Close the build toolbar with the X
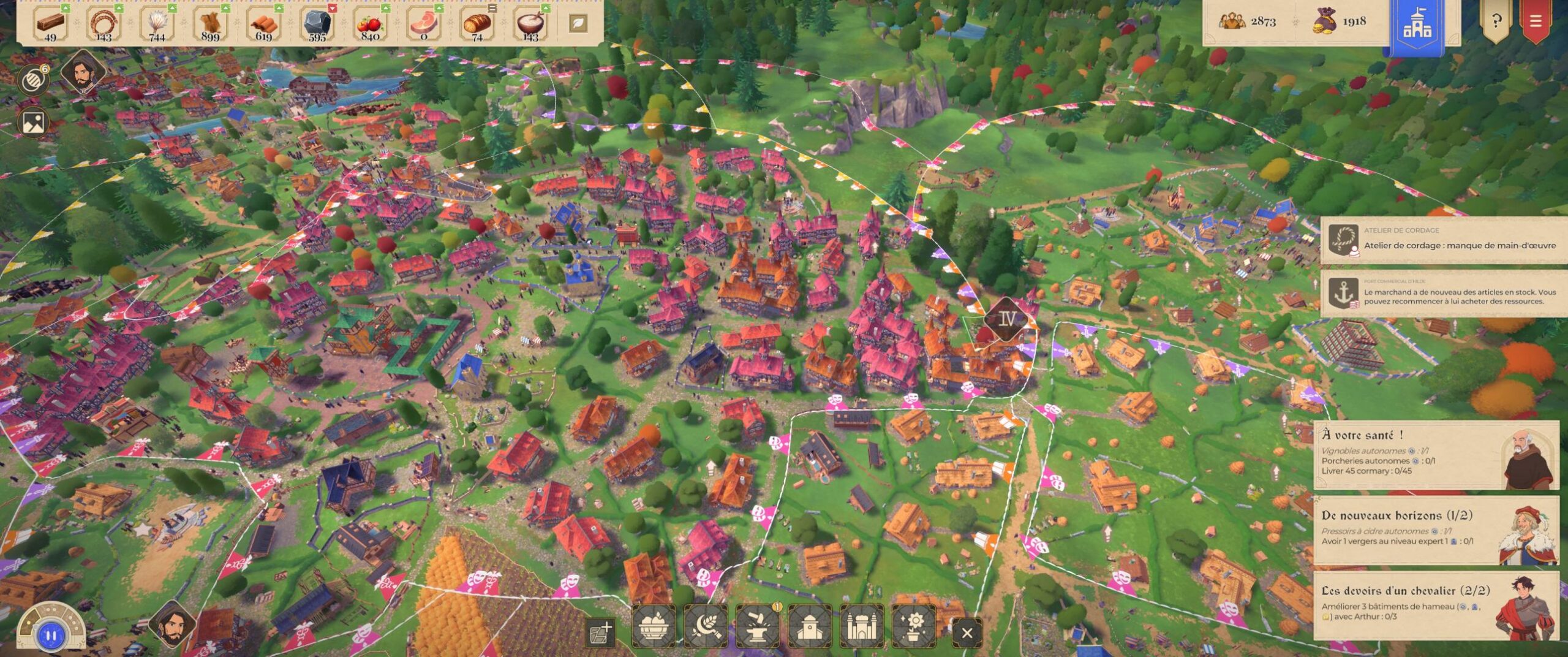Viewport: 1568px width, 657px height. 967,632
